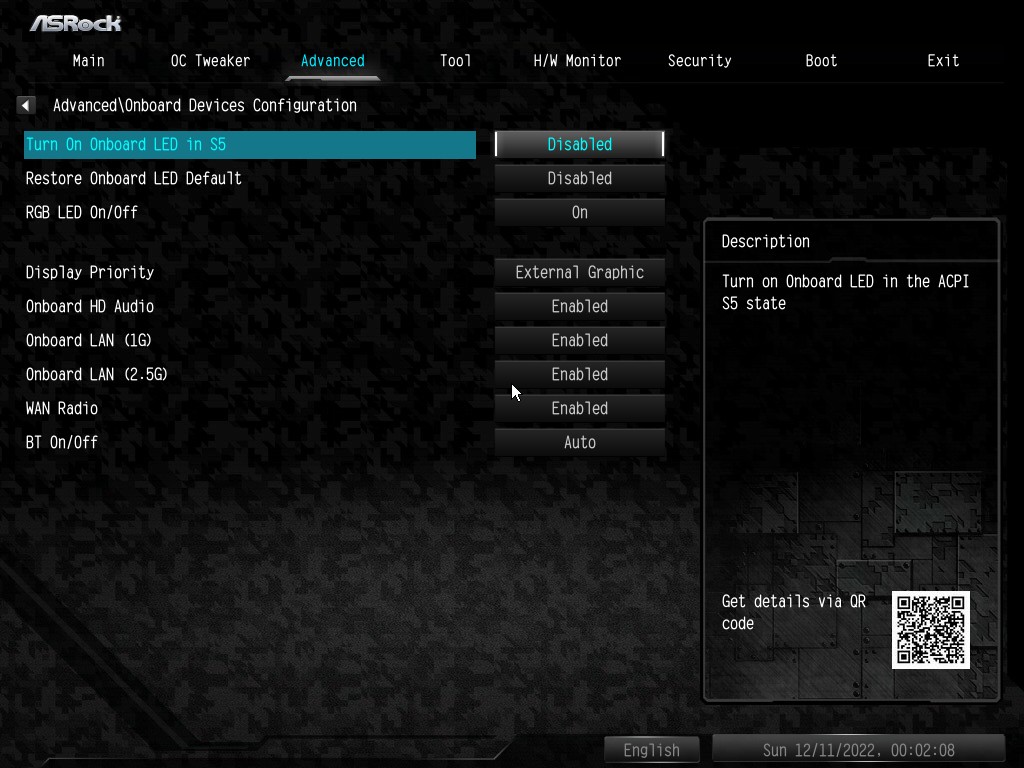Go to the H/W Monitor tab
The image size is (1024, 768).
tap(577, 61)
